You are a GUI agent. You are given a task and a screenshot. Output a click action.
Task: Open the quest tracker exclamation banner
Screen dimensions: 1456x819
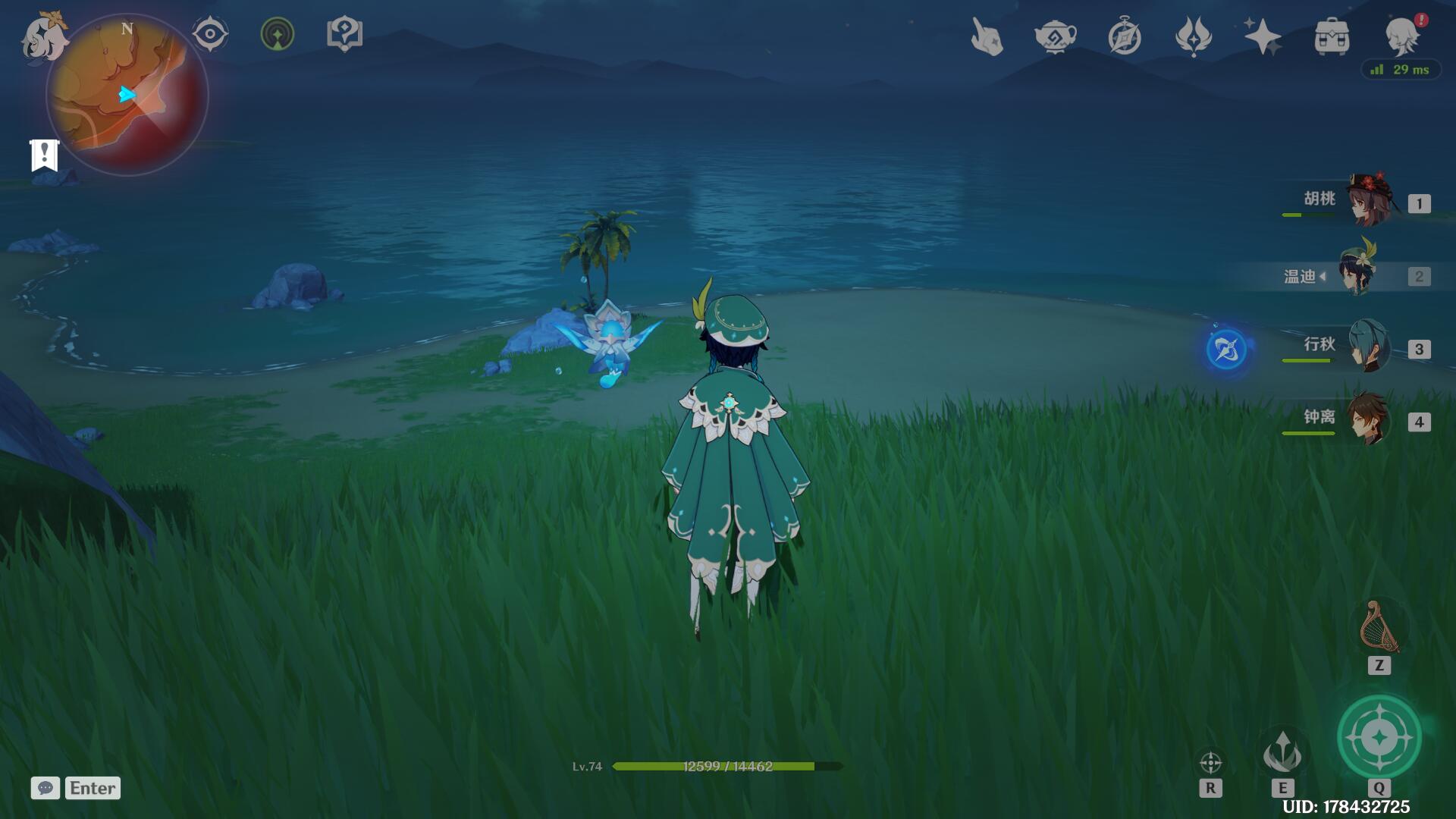pyautogui.click(x=44, y=155)
